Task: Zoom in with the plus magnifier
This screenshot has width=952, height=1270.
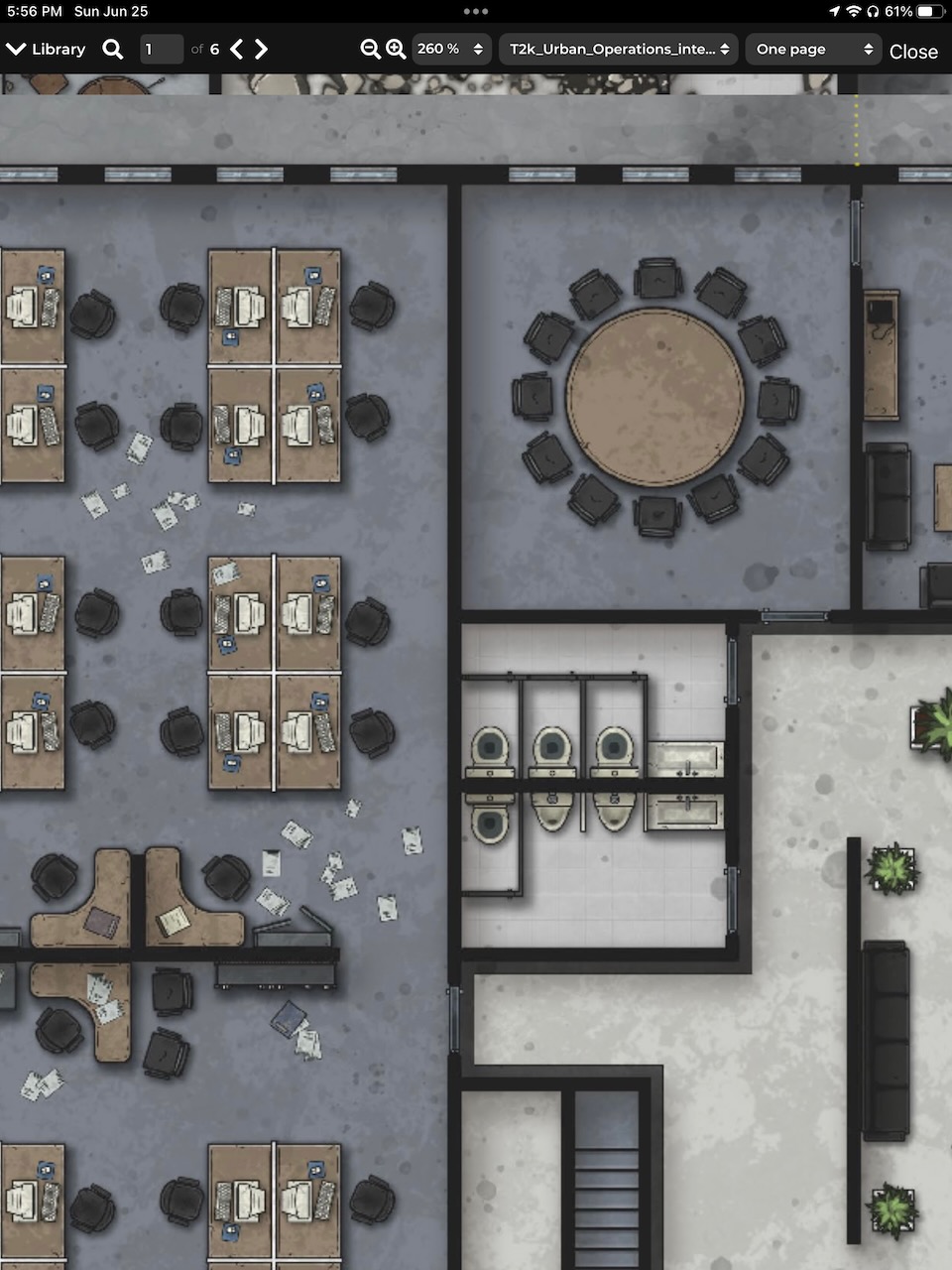Action: click(x=396, y=49)
